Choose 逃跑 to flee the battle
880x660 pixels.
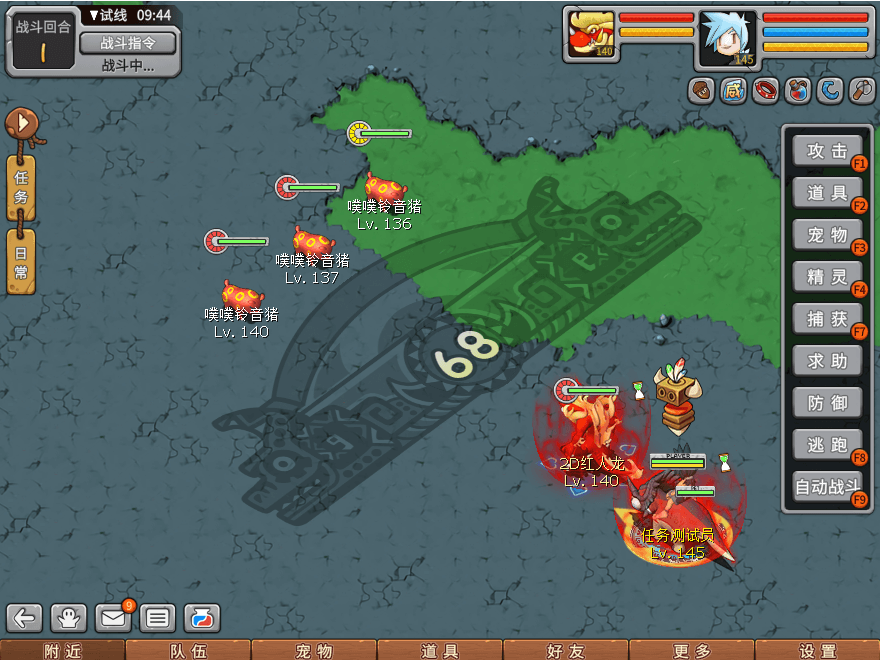point(827,445)
